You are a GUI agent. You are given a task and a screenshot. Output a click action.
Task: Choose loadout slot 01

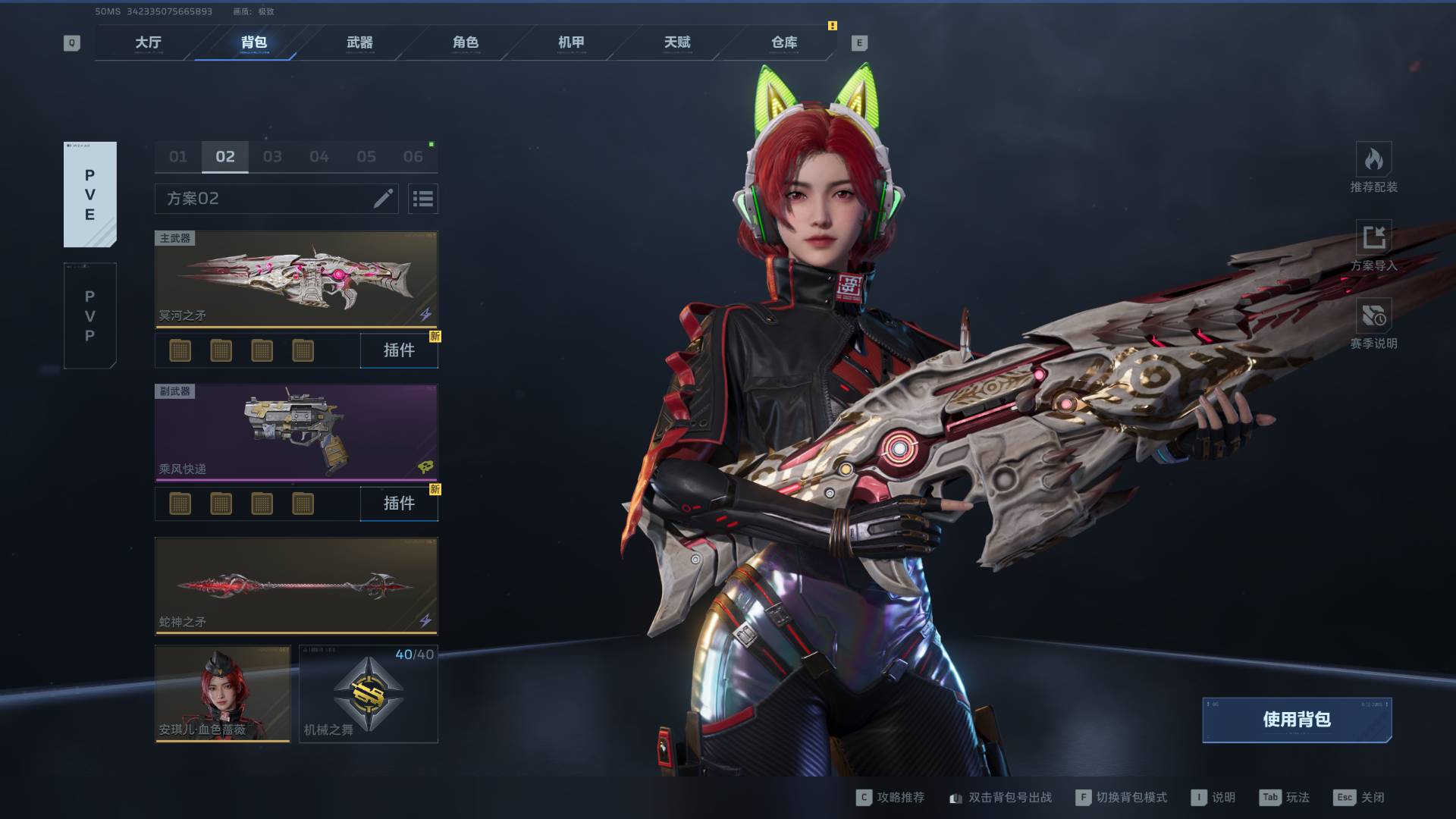click(x=178, y=157)
